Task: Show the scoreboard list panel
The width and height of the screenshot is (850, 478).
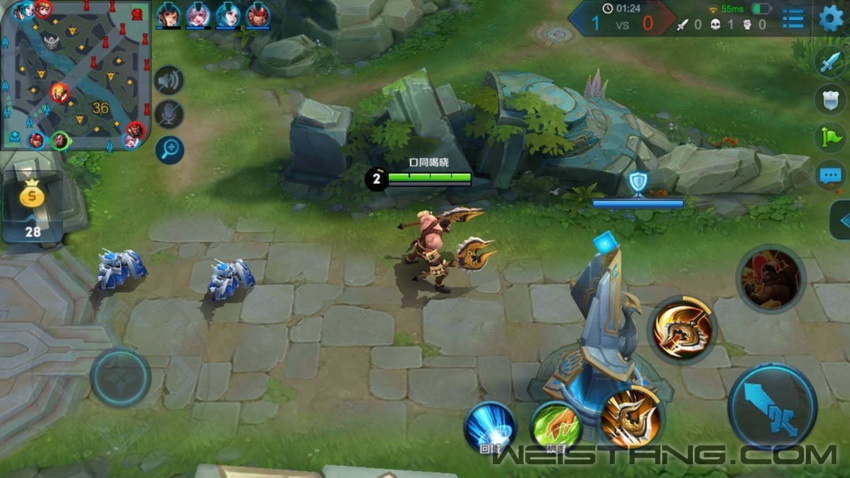Action: point(793,18)
